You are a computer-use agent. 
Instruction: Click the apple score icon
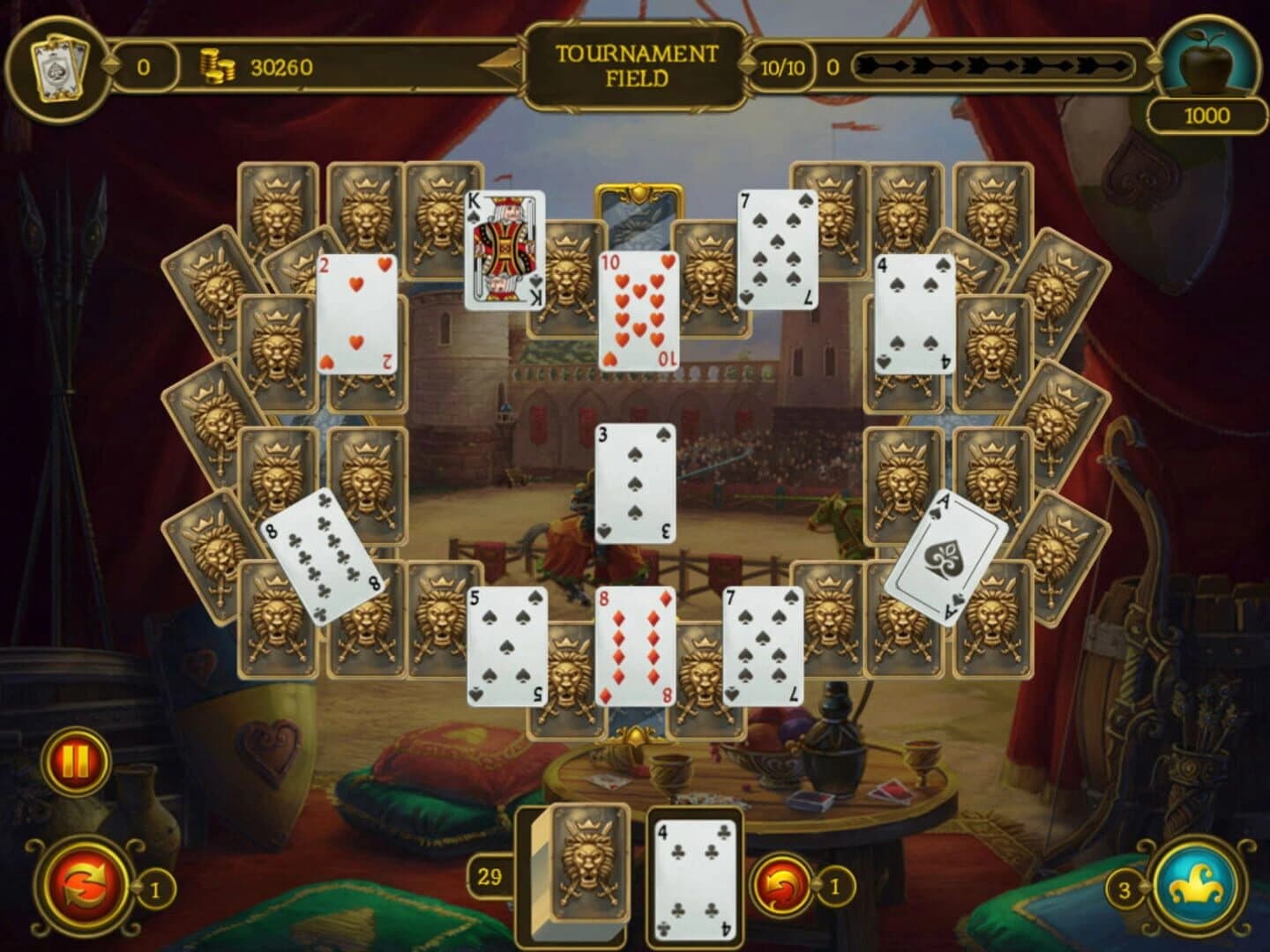point(1207,62)
